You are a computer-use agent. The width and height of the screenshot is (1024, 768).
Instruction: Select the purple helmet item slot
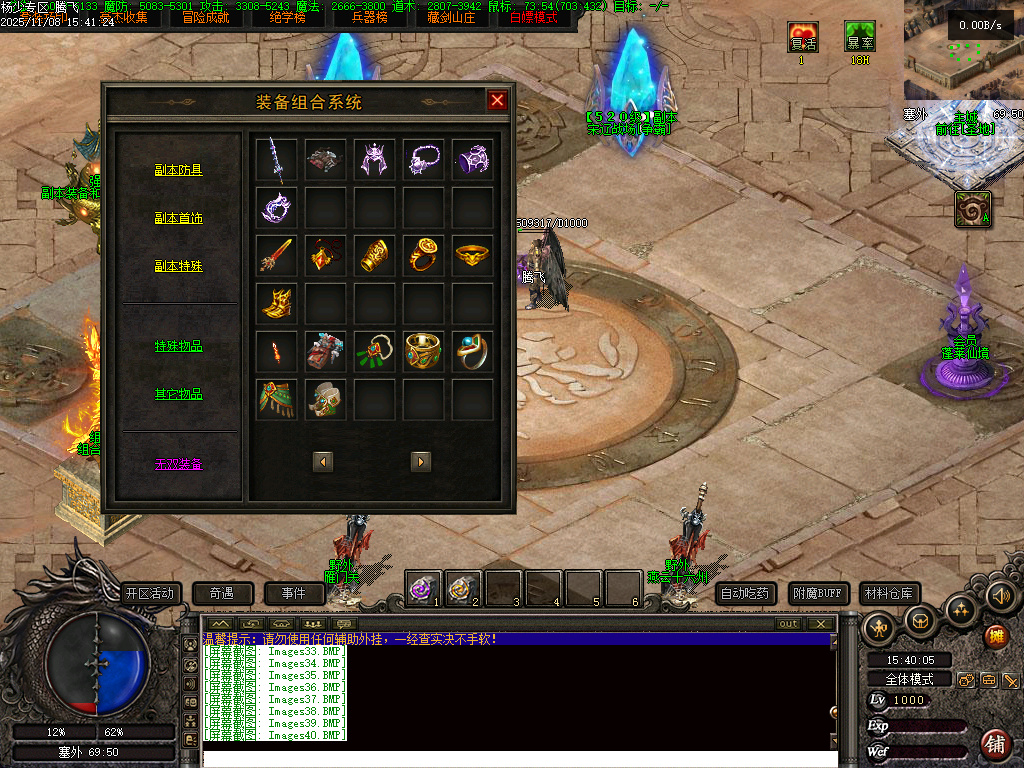[x=374, y=160]
